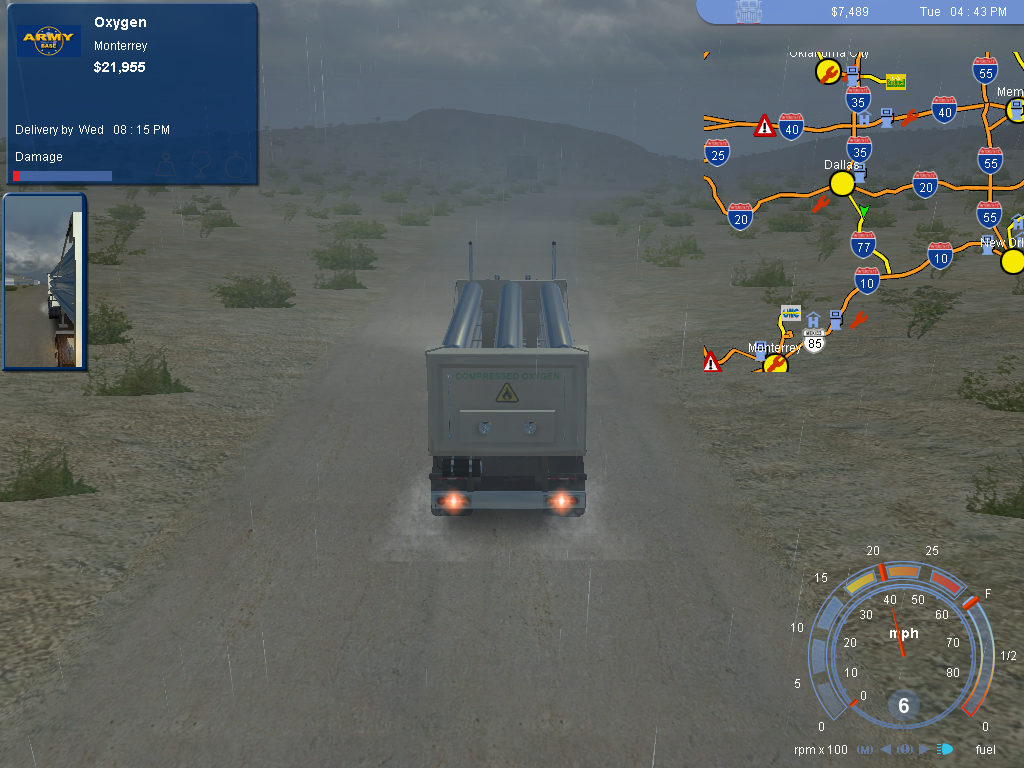This screenshot has width=1024, height=768.
Task: Toggle the headlight indicator icon
Action: coord(944,749)
